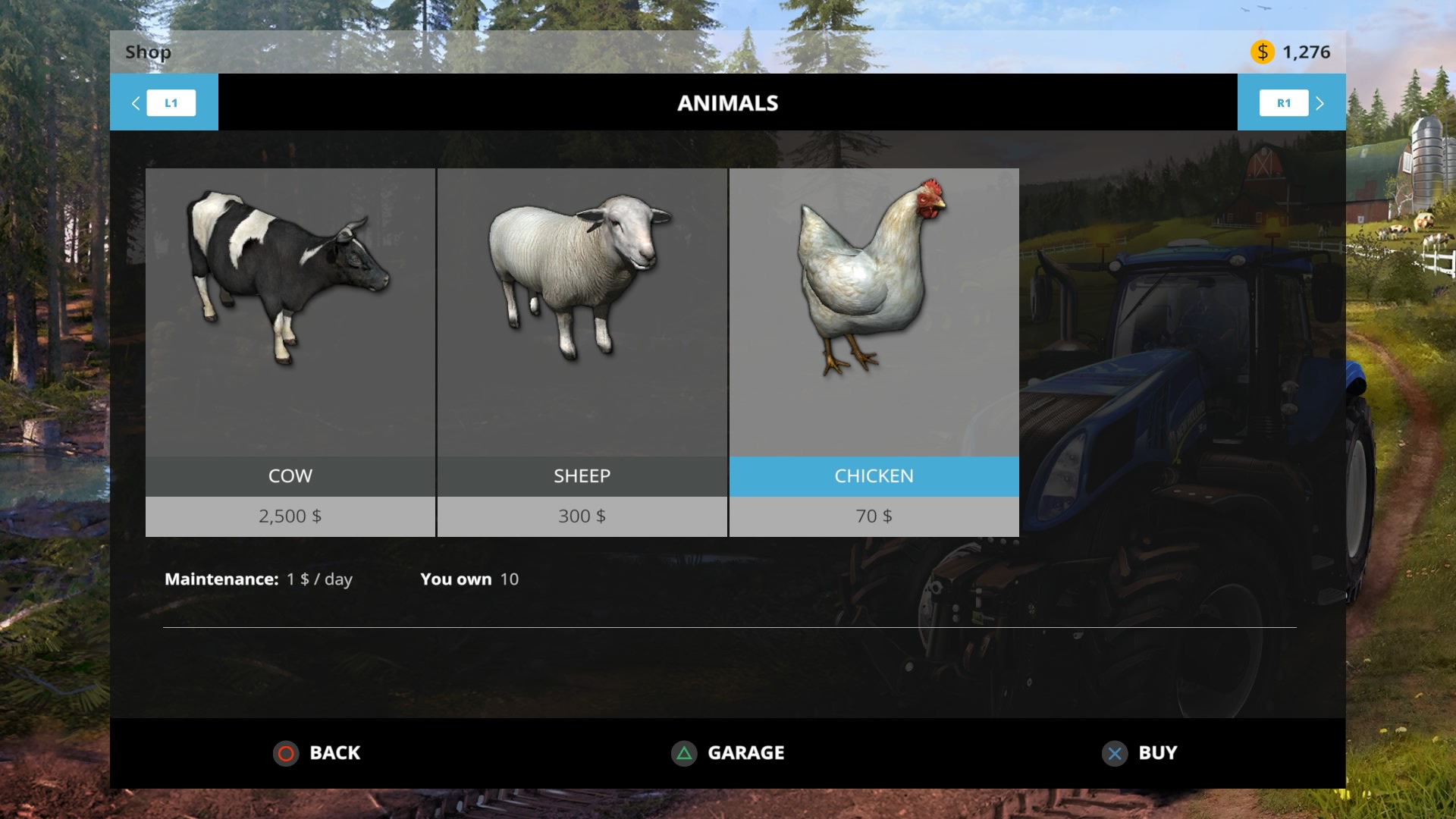Select the highlighted CHICKEN name bar
1456x819 pixels.
pos(874,476)
